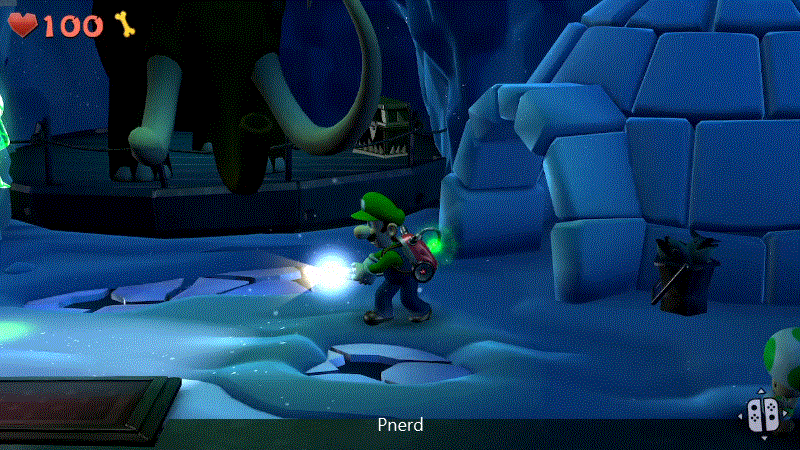Viewport: 800px width, 450px height.
Task: Click the golden bone item icon
Action: coord(125,24)
